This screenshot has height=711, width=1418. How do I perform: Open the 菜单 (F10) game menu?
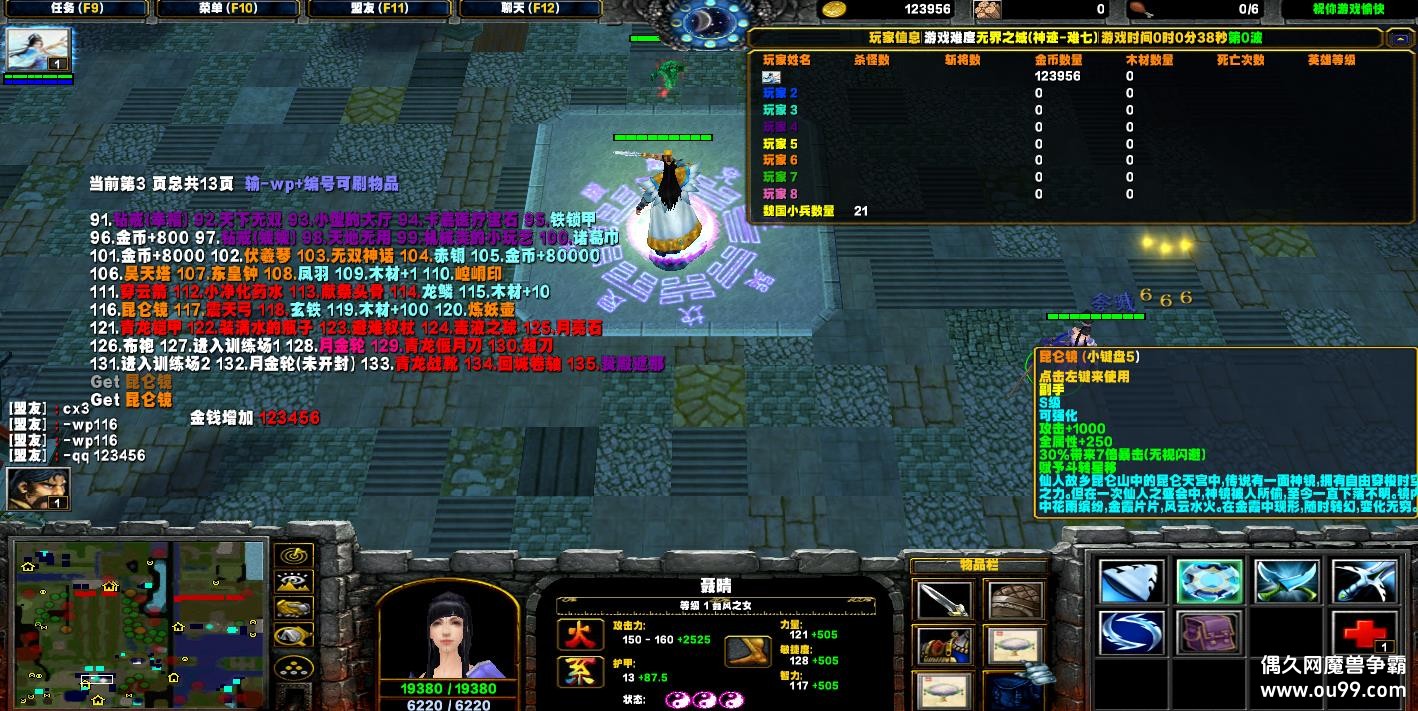(x=226, y=9)
